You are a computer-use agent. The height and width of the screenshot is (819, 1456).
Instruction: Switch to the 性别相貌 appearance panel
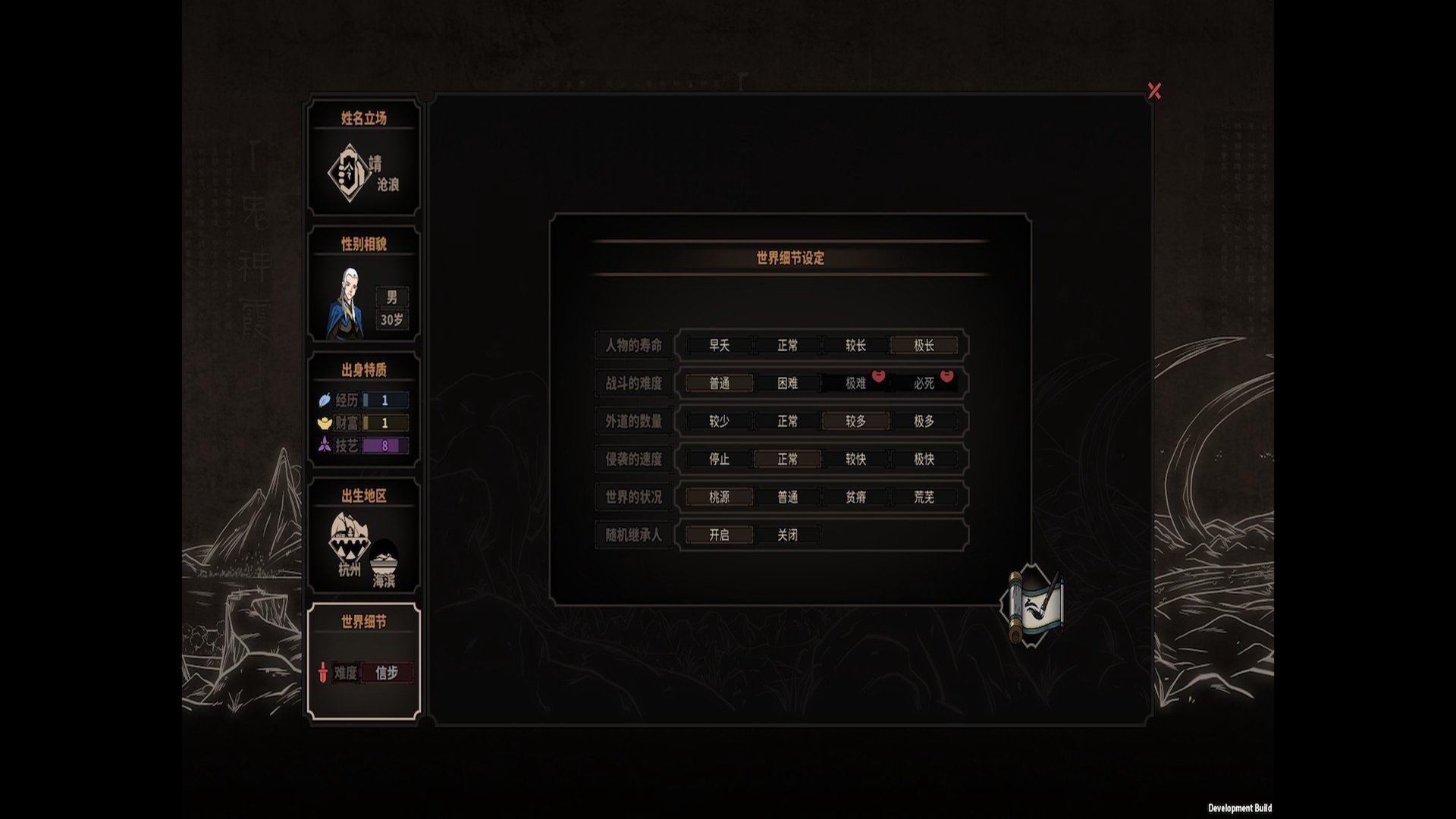tap(364, 284)
